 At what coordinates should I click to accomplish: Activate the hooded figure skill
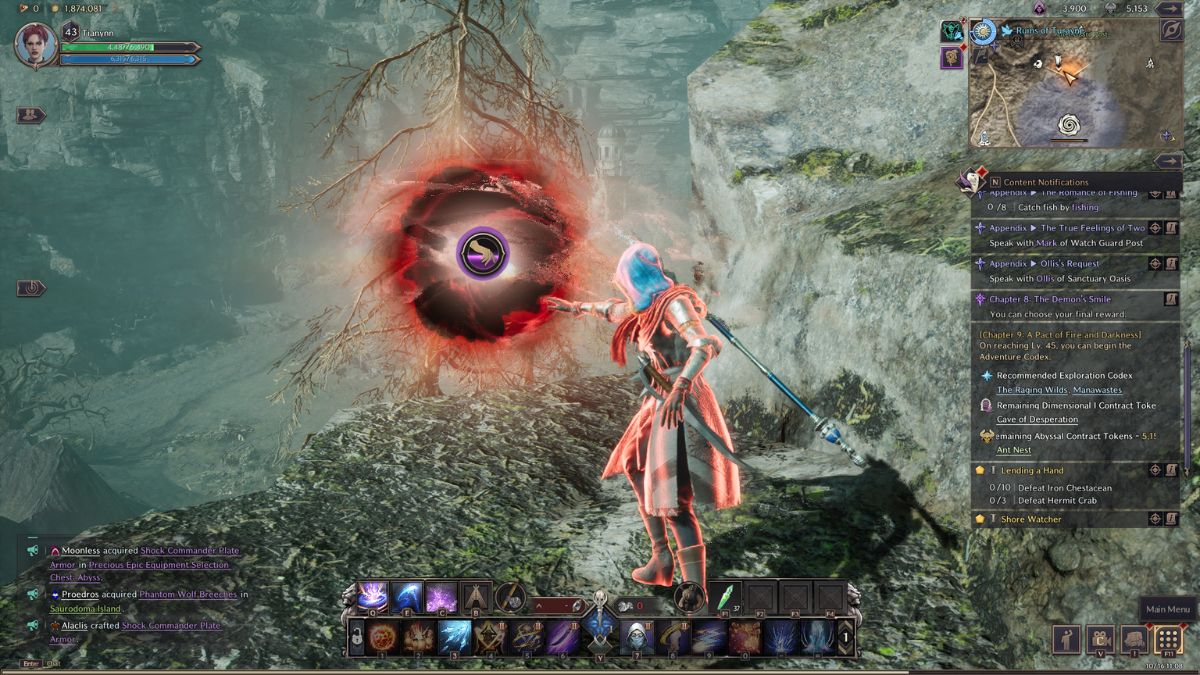pyautogui.click(x=636, y=636)
